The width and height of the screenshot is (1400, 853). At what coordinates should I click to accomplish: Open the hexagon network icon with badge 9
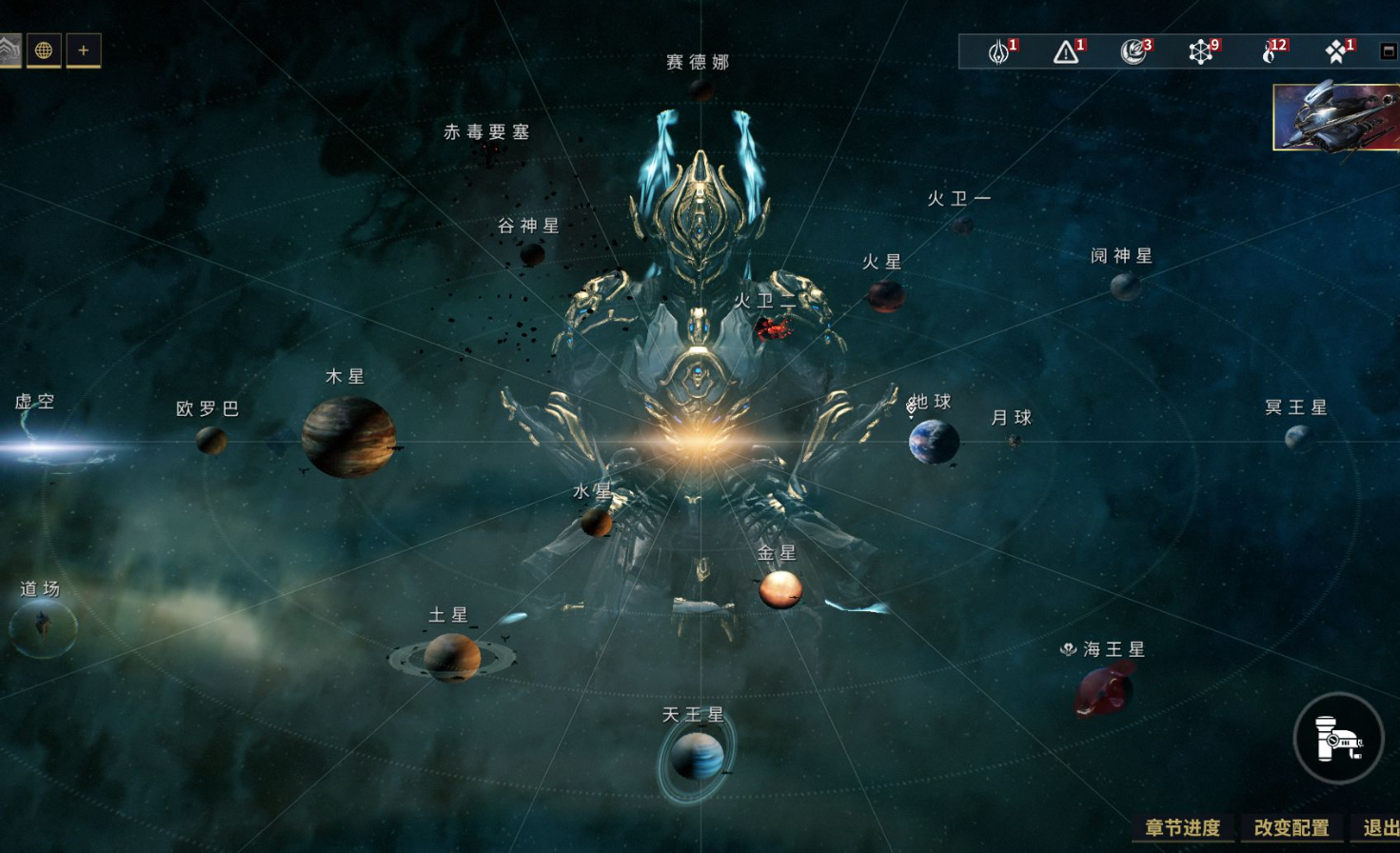1201,51
